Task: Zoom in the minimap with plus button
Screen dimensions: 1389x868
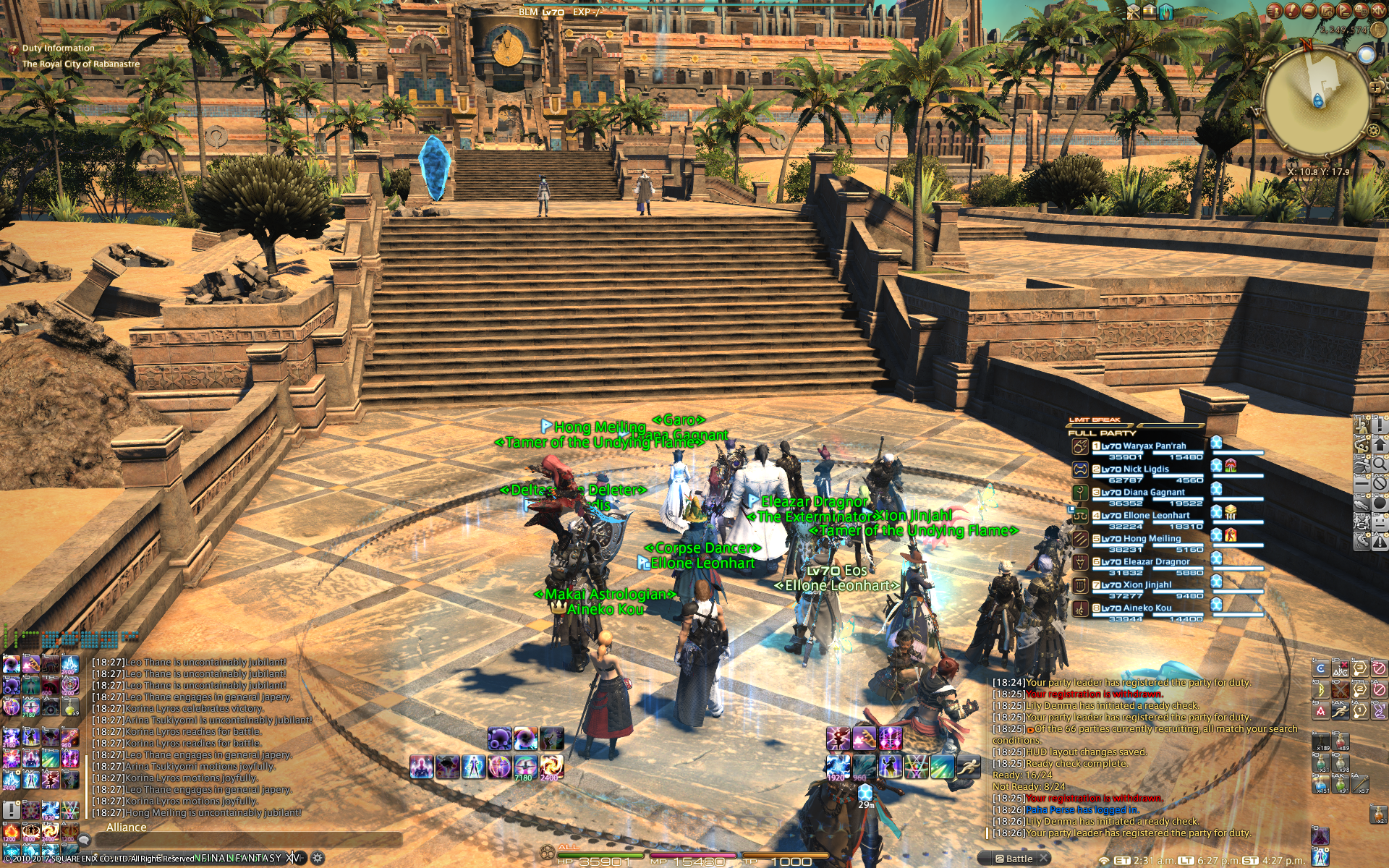Action: coord(1375,88)
